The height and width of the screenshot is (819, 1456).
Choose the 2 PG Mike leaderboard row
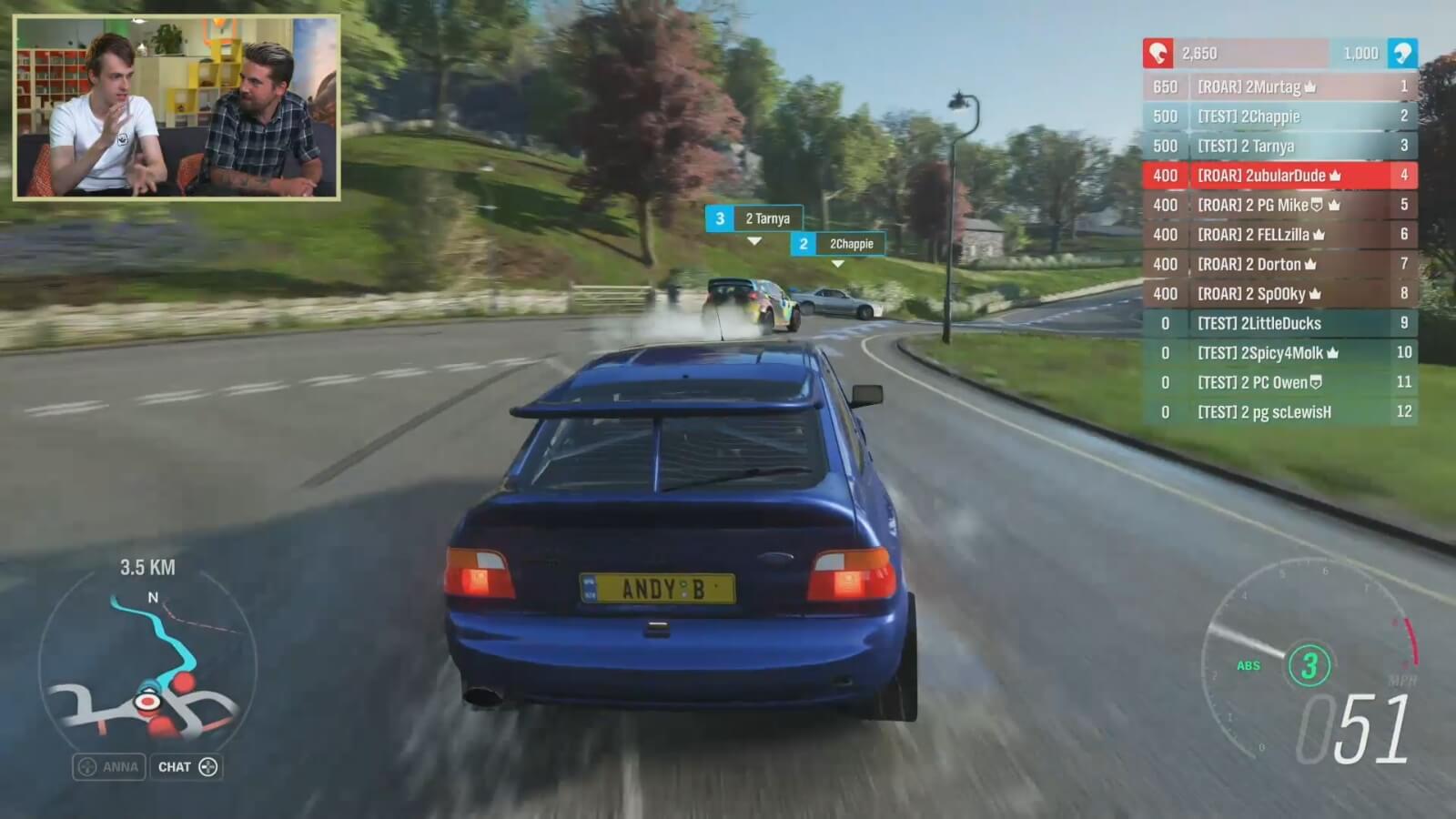[x=1279, y=205]
